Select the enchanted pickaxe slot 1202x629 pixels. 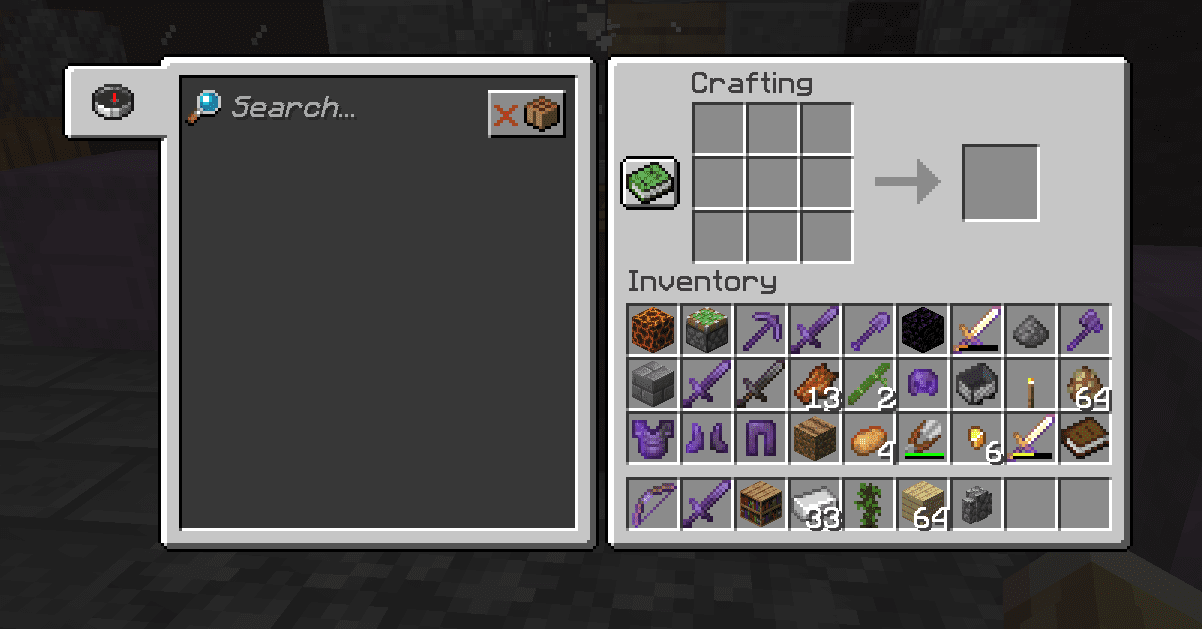tap(761, 330)
